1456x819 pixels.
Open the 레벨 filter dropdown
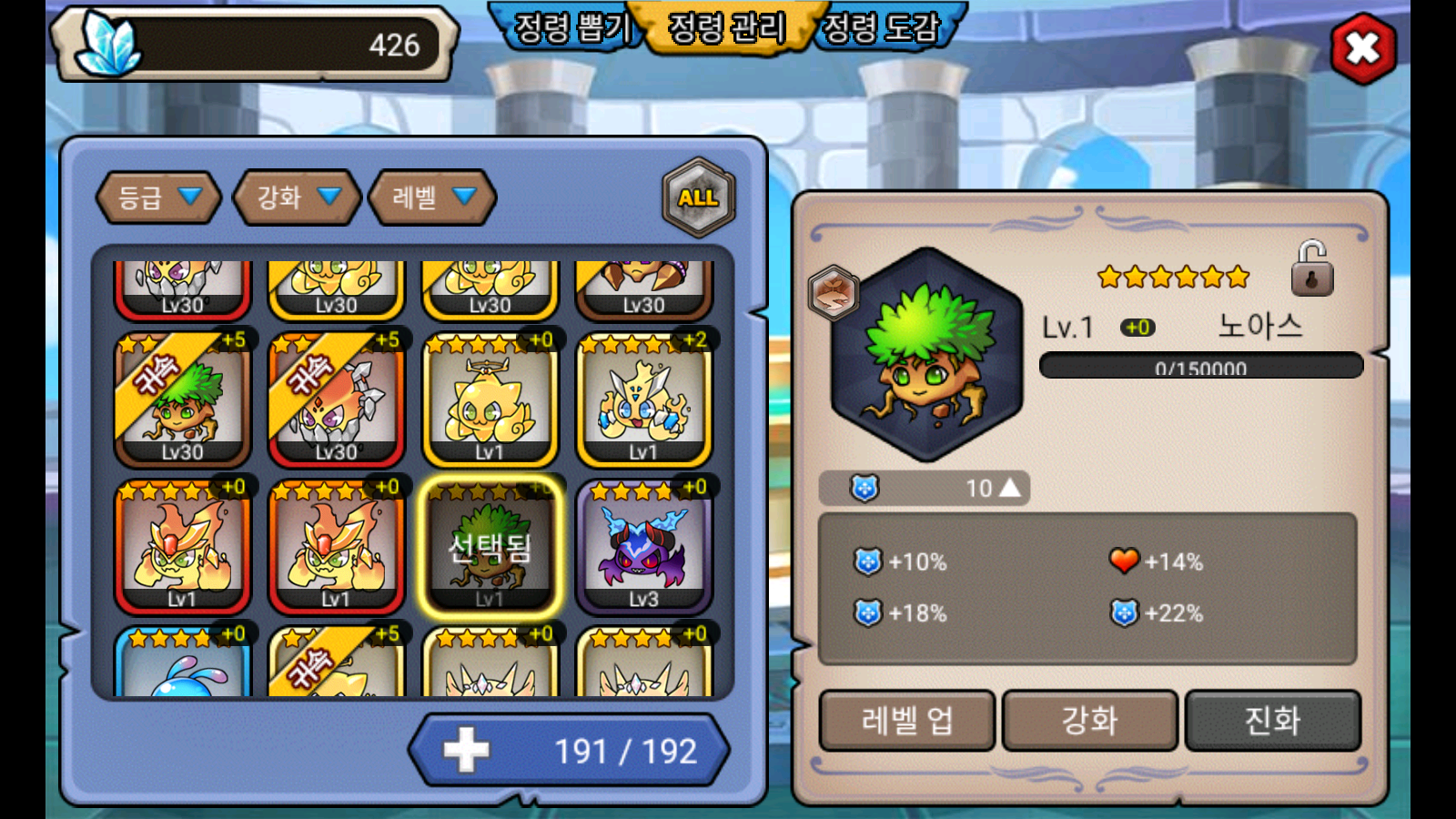point(433,197)
